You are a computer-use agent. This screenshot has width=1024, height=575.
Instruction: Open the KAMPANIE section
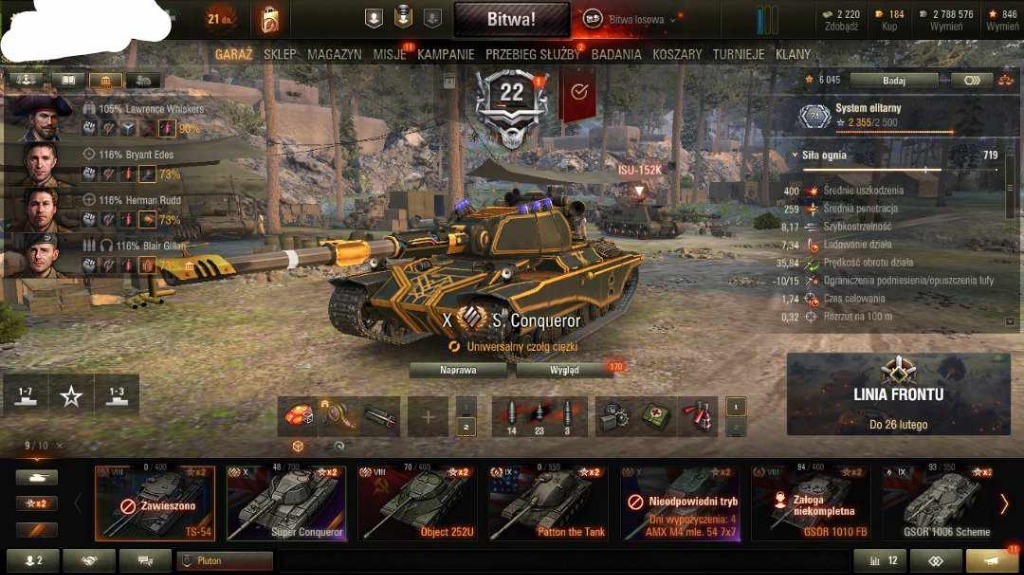coord(446,54)
